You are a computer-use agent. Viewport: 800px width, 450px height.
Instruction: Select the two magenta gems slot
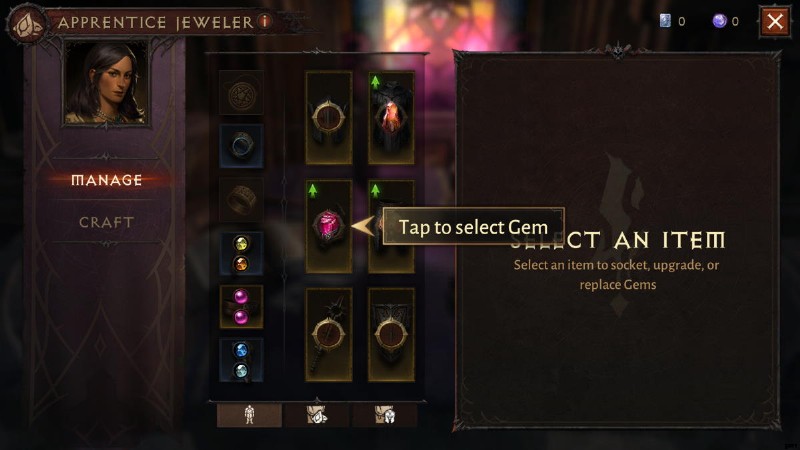[241, 306]
